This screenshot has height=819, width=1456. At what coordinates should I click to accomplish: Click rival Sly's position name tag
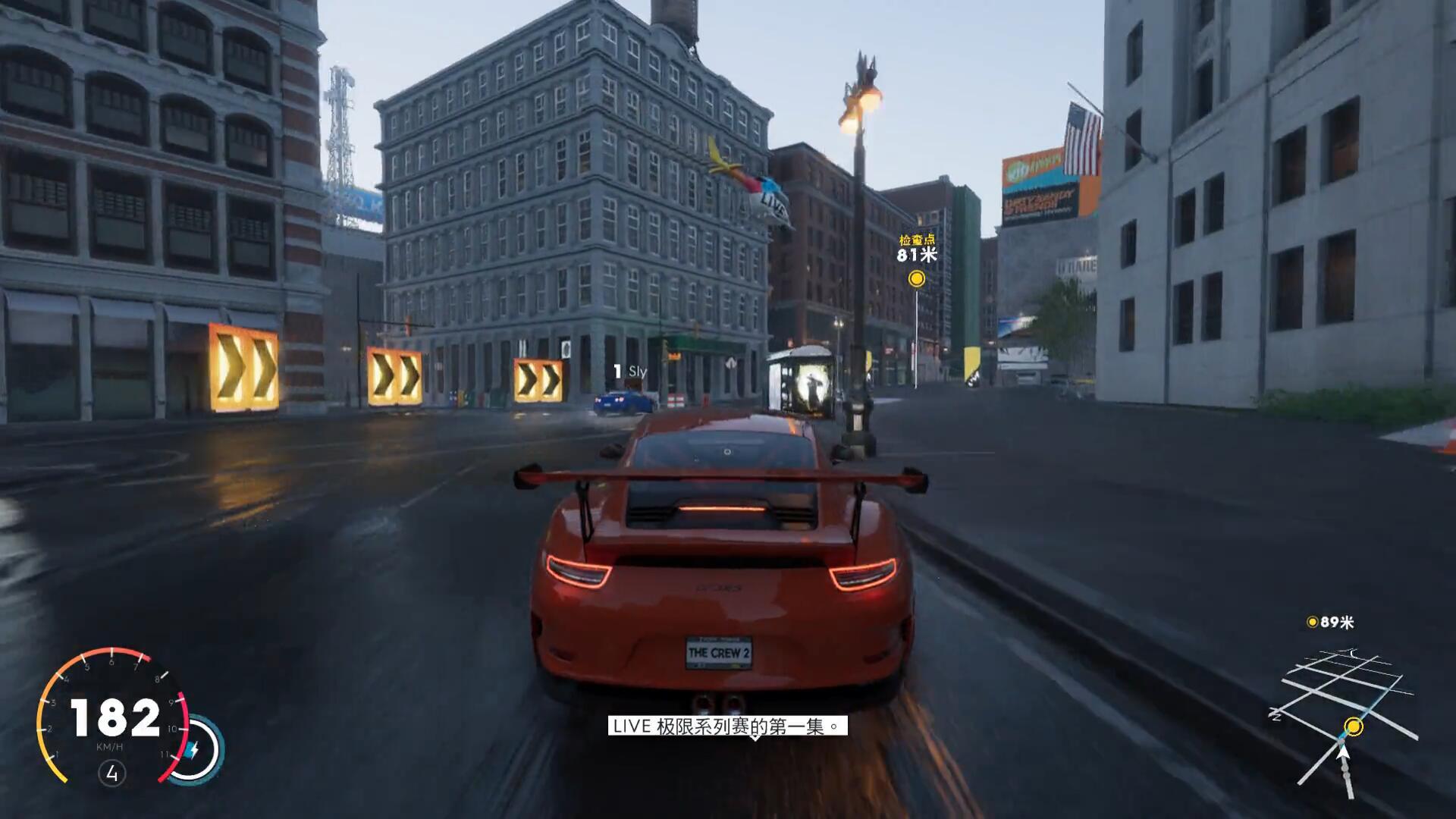630,372
